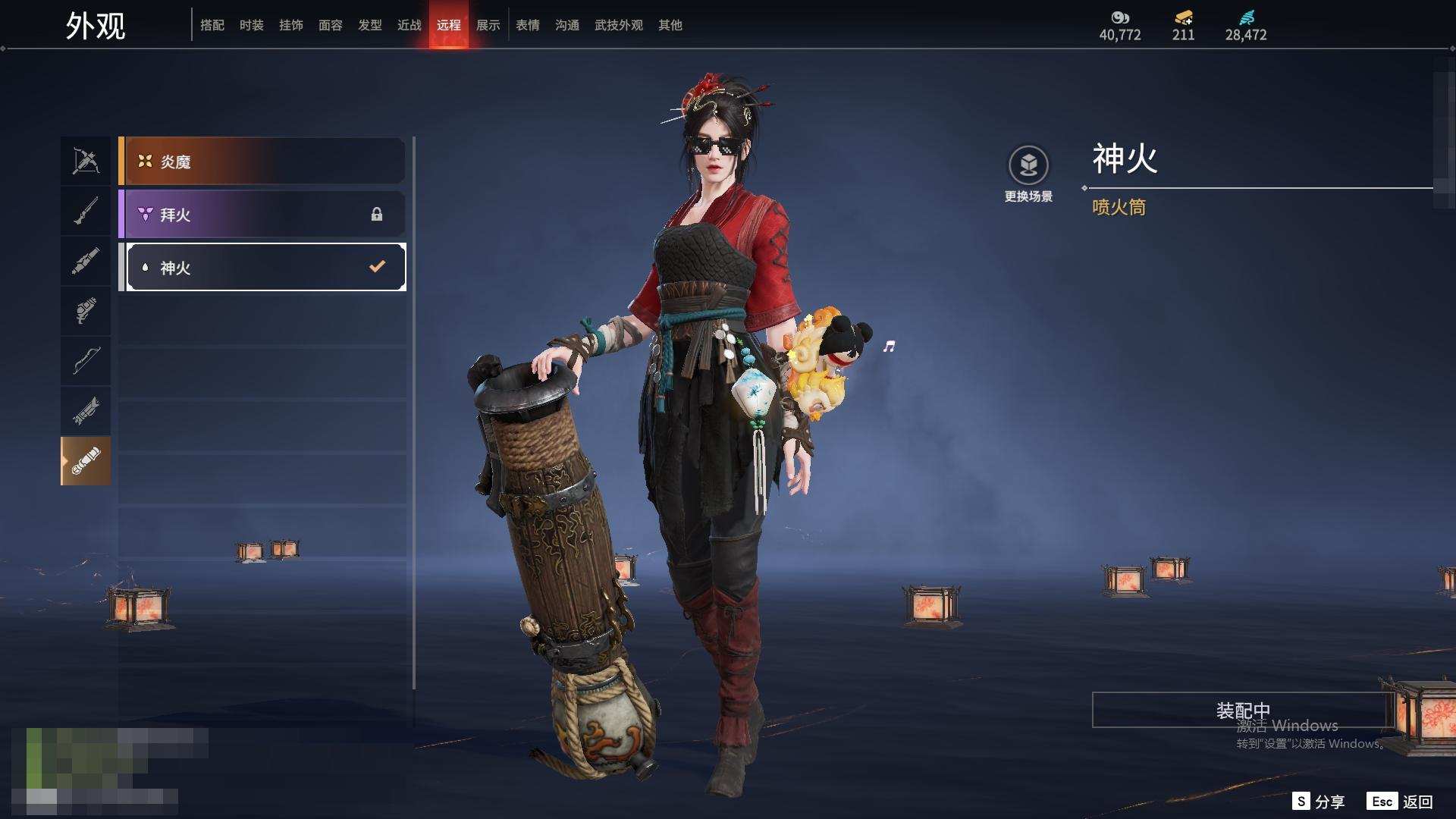Select the 炎魔 weapon skin
Viewport: 1456px width, 819px height.
(x=262, y=162)
